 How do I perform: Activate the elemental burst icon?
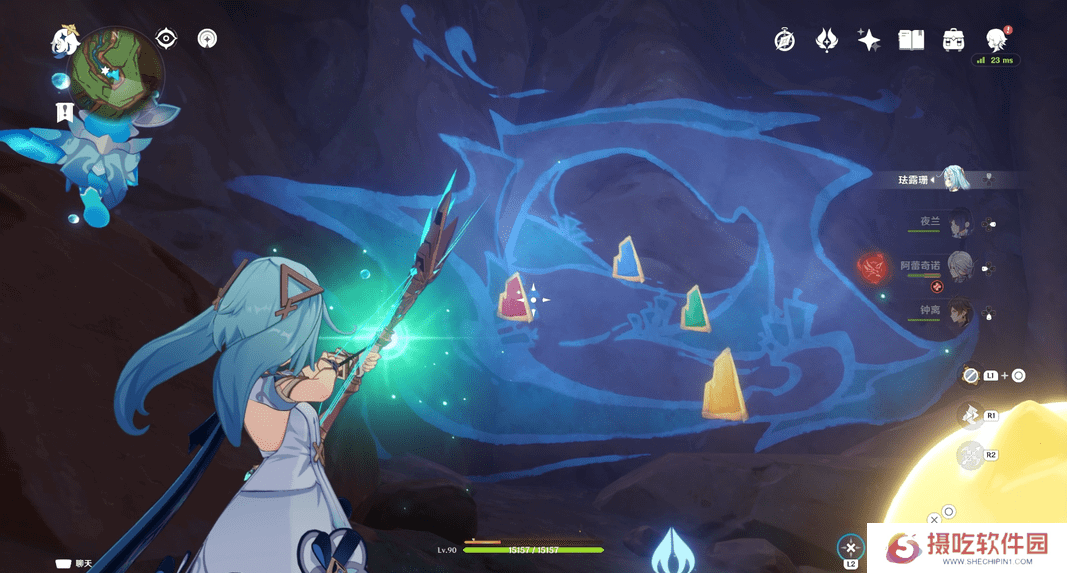[970, 455]
